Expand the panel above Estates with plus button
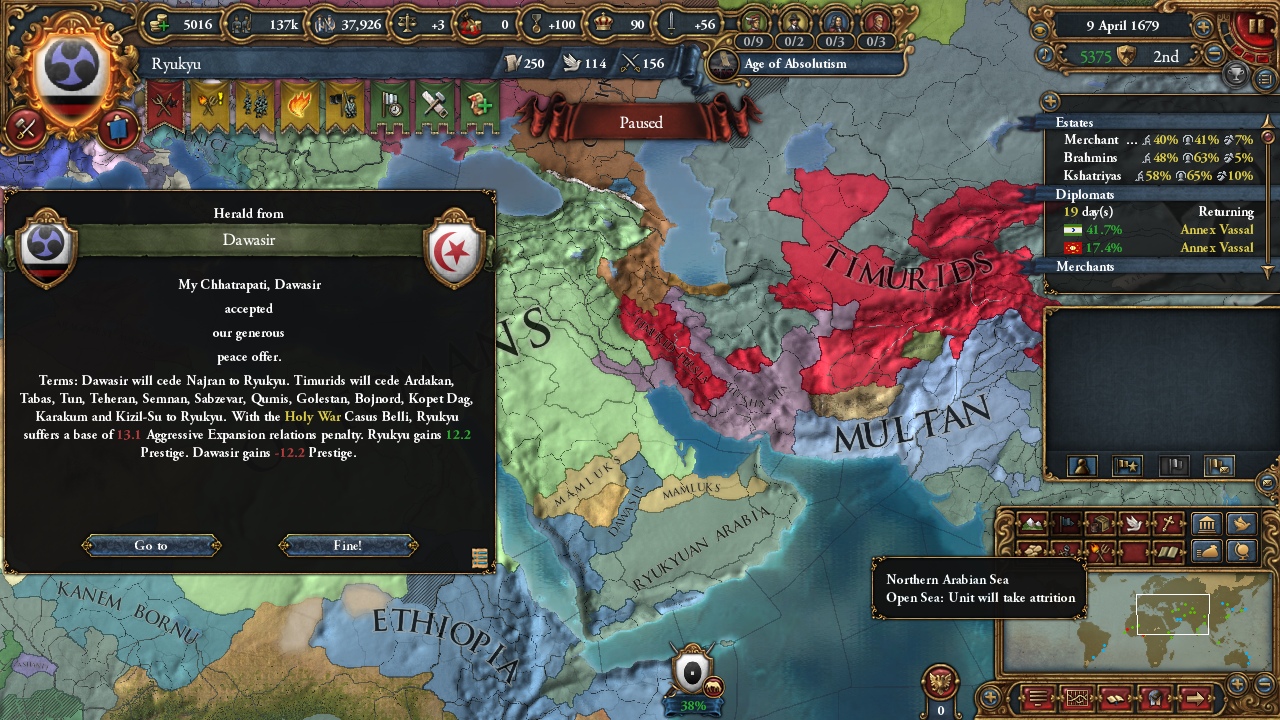Screen dimensions: 1280x720 1051,102
